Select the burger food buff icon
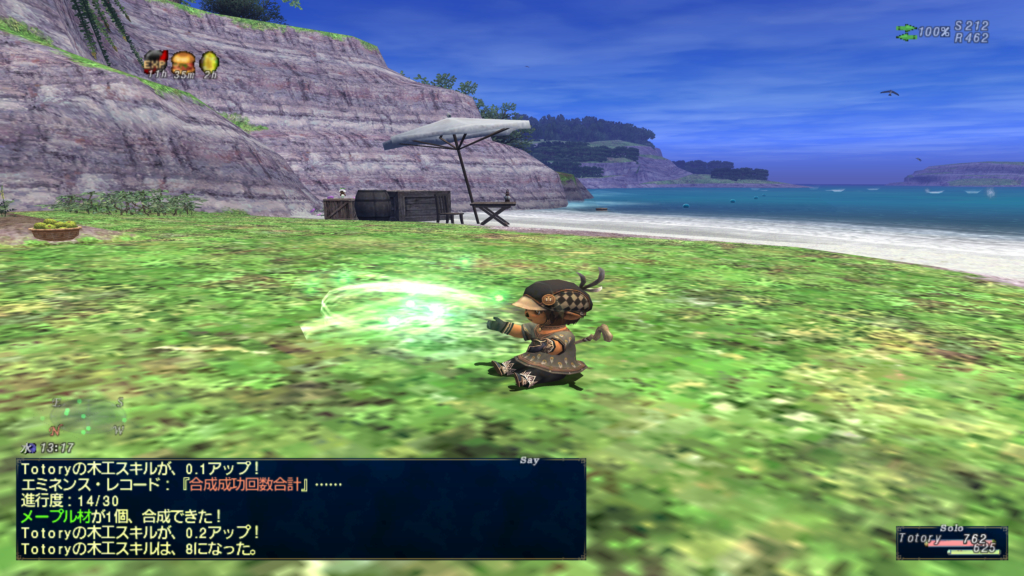The image size is (1024, 576). tap(182, 61)
